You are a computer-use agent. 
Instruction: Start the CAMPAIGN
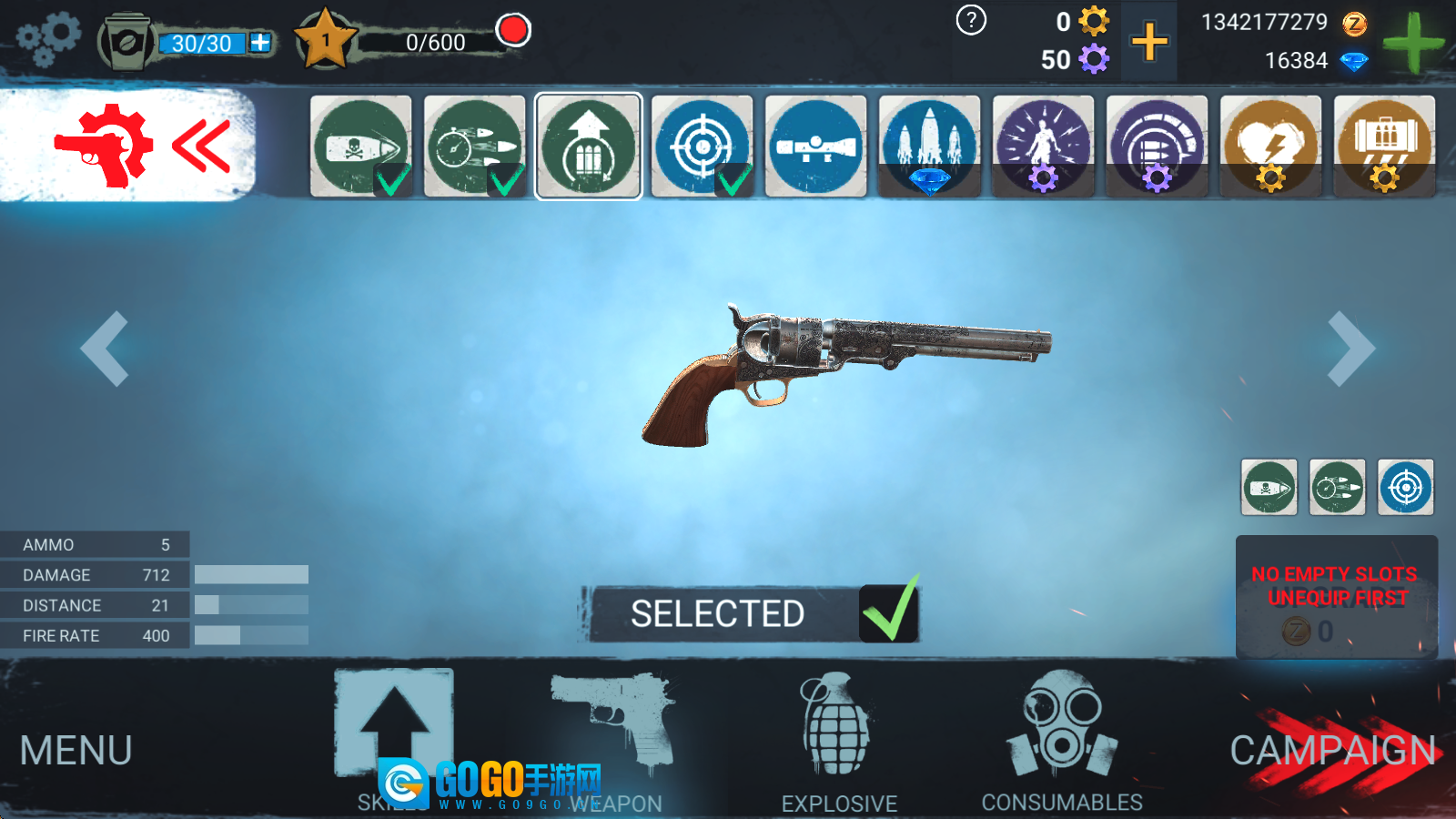1333,751
